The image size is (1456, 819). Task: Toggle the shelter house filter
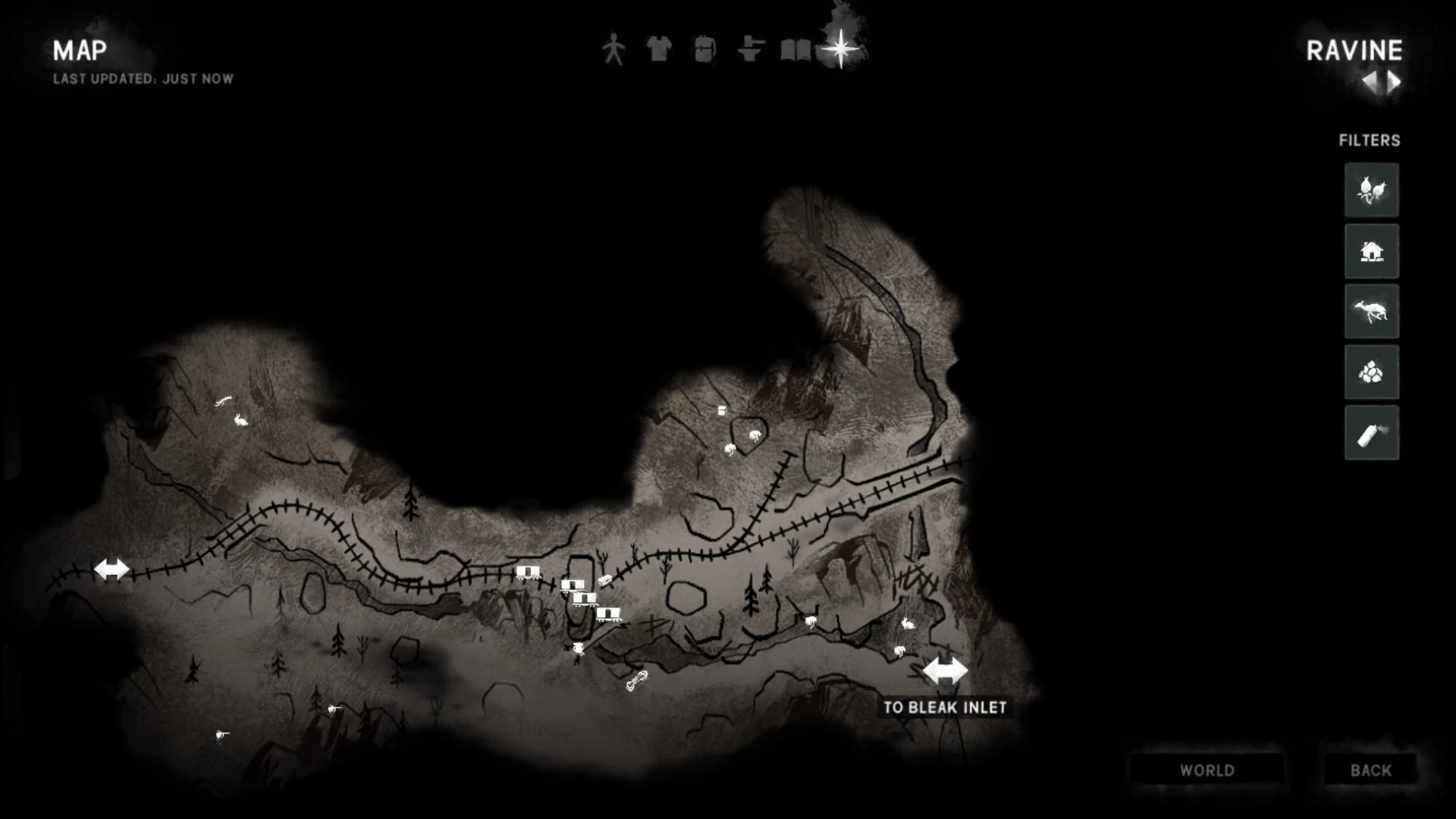click(x=1372, y=251)
